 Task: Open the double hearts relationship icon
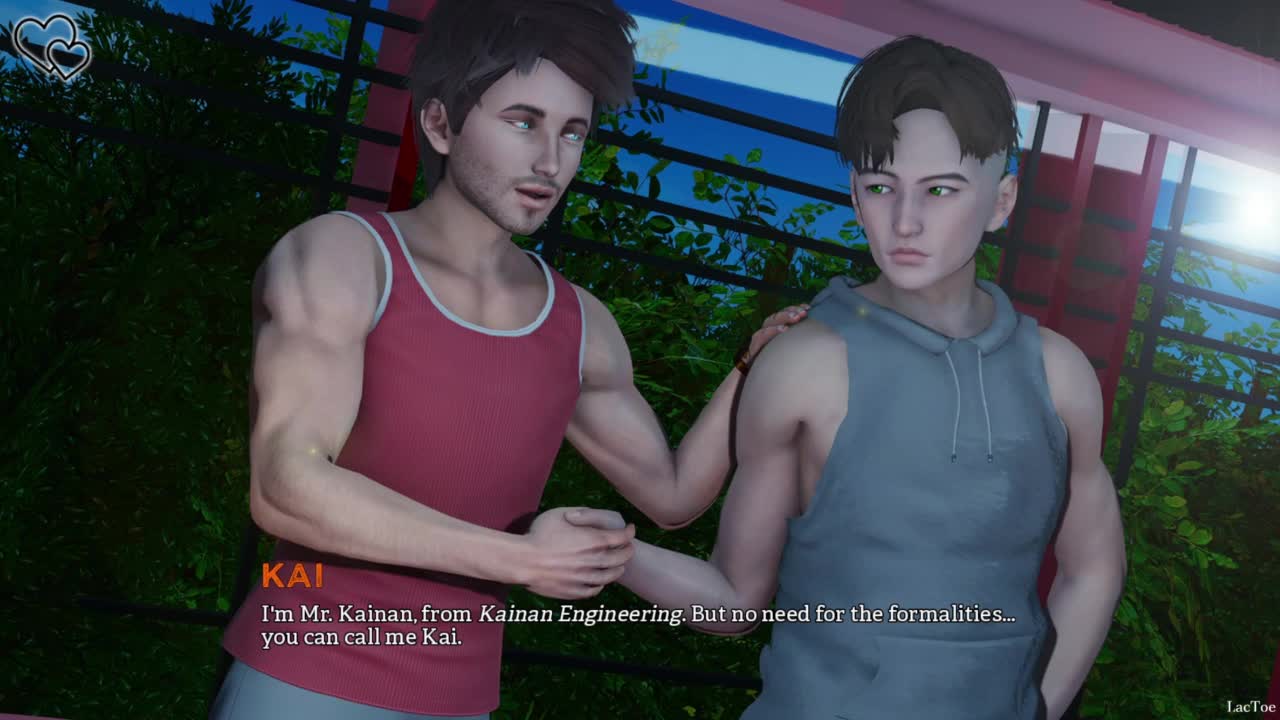tap(50, 47)
